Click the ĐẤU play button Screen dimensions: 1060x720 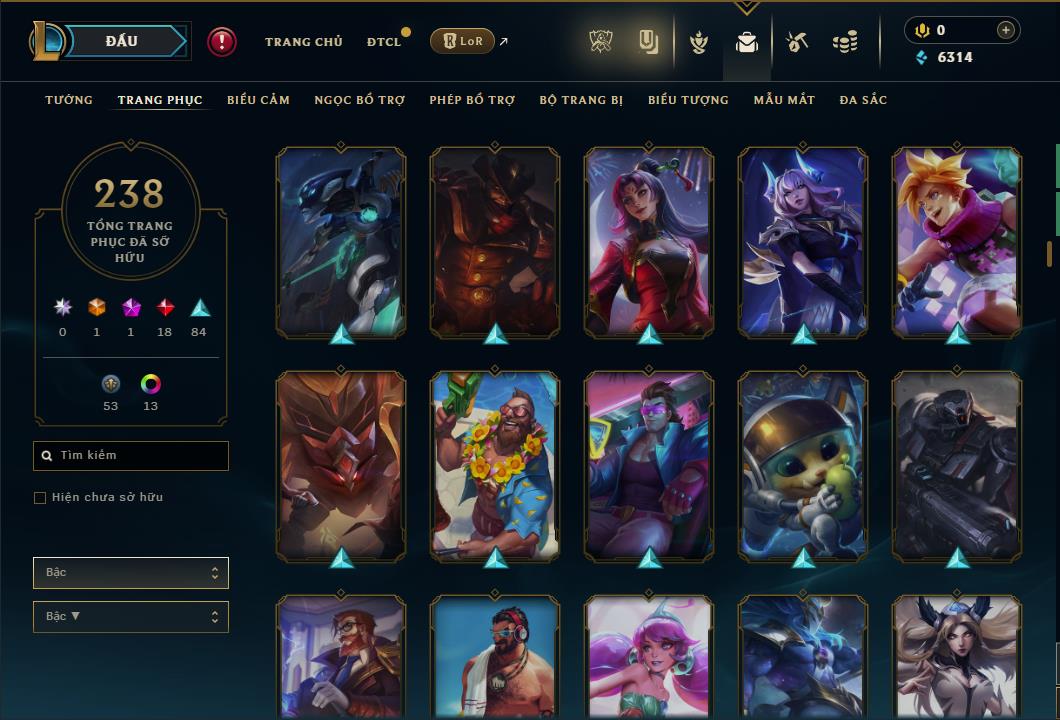tap(121, 41)
